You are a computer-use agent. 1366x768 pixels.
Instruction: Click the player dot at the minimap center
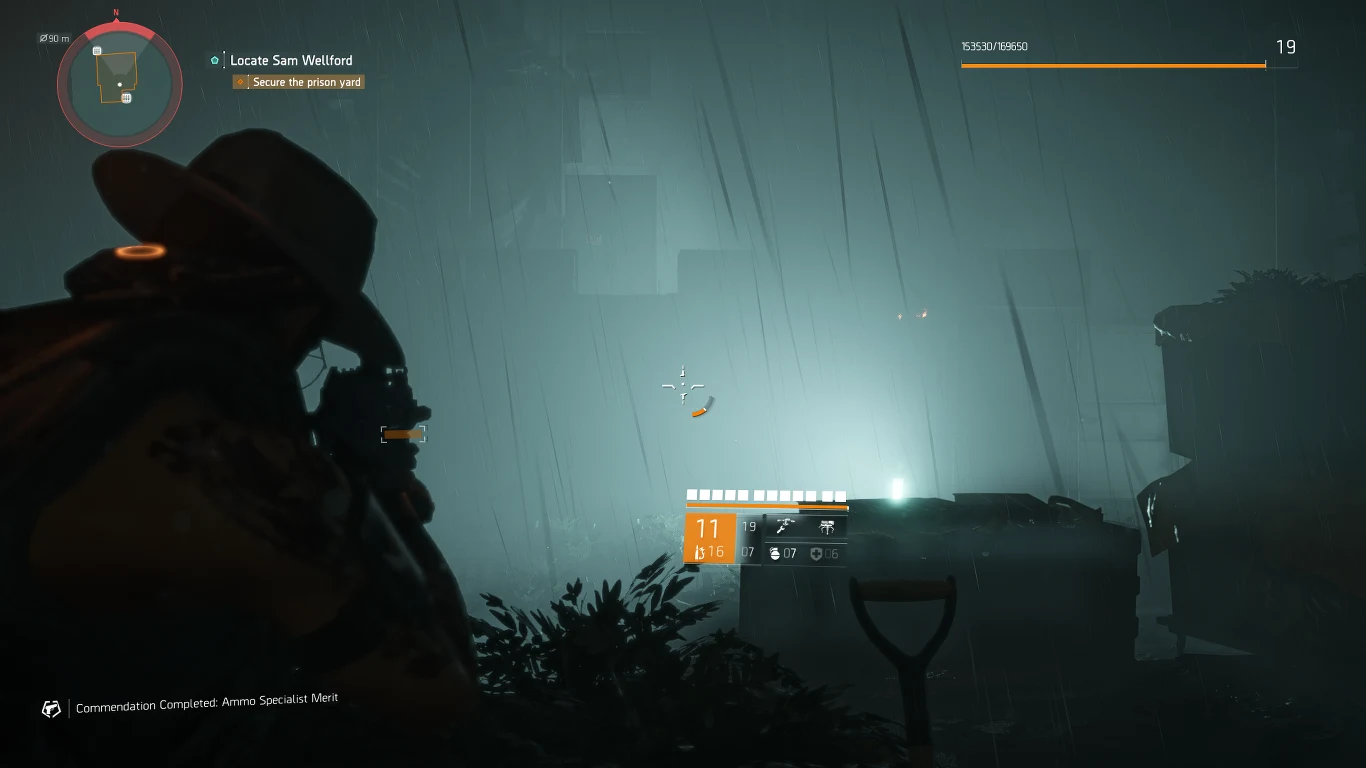click(x=120, y=84)
